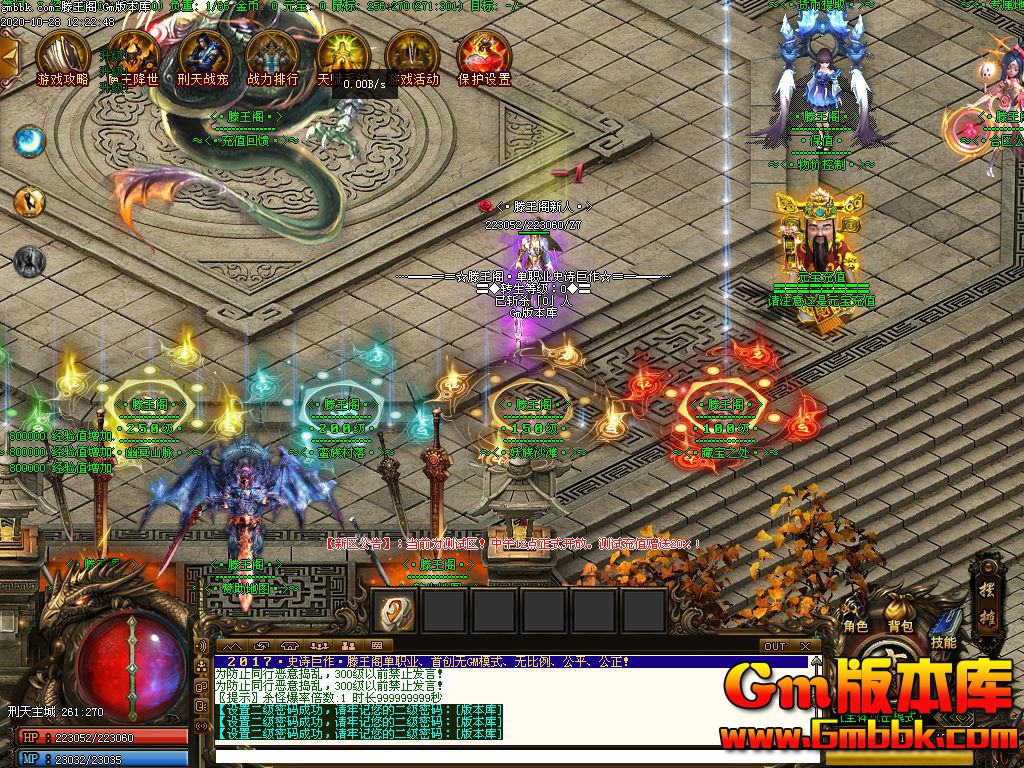
Task: Open the 角色 character panel
Action: (855, 612)
